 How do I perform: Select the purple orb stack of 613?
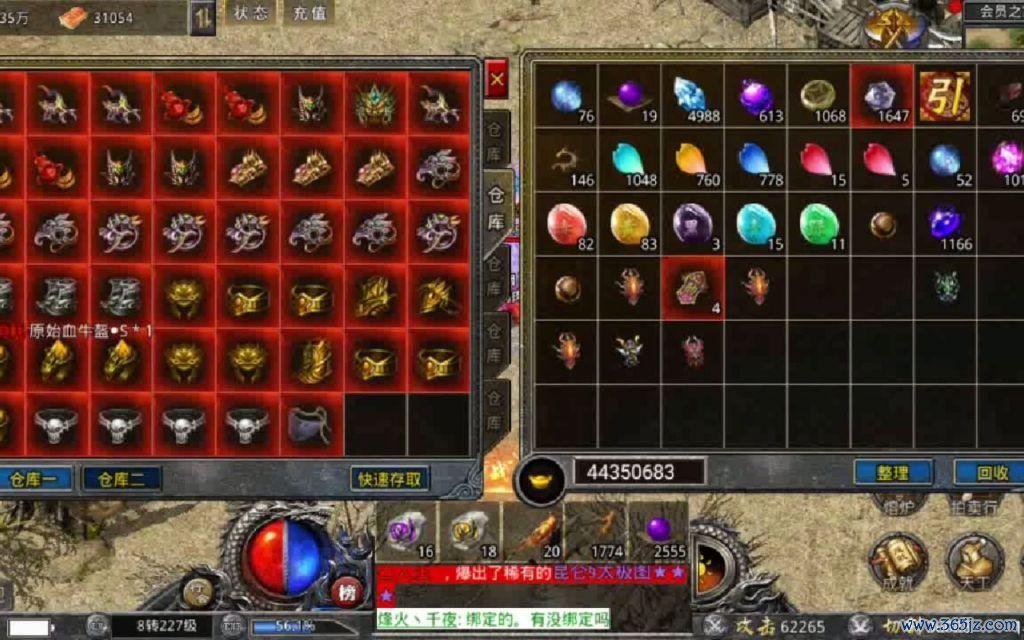(x=755, y=97)
